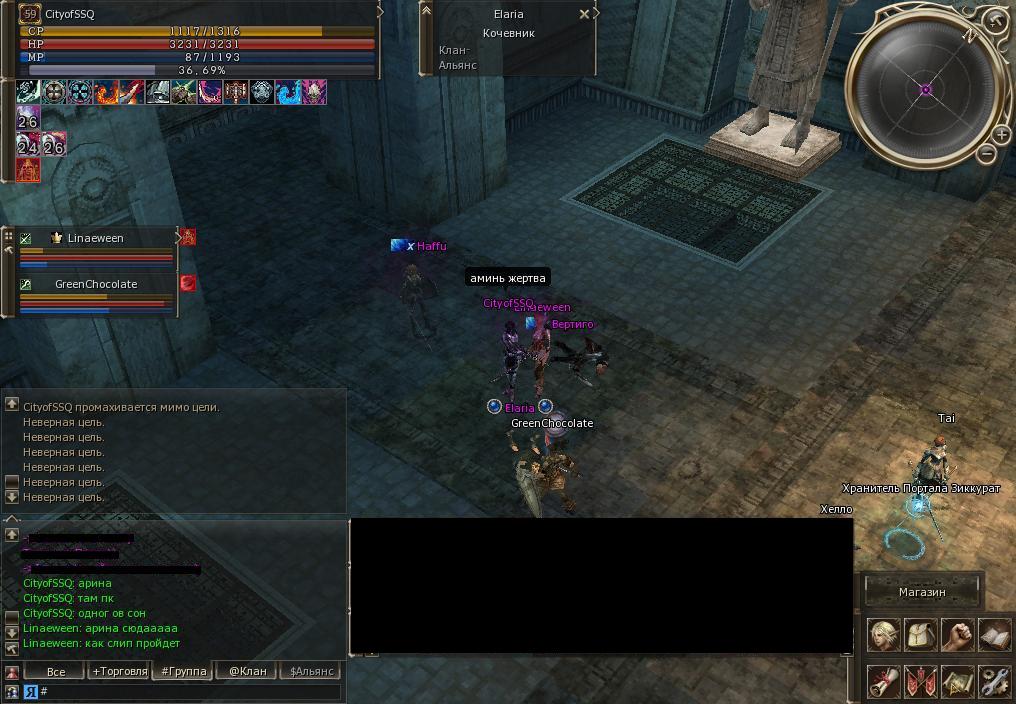
Task: Zoom out the radar with minus button
Action: point(986,154)
